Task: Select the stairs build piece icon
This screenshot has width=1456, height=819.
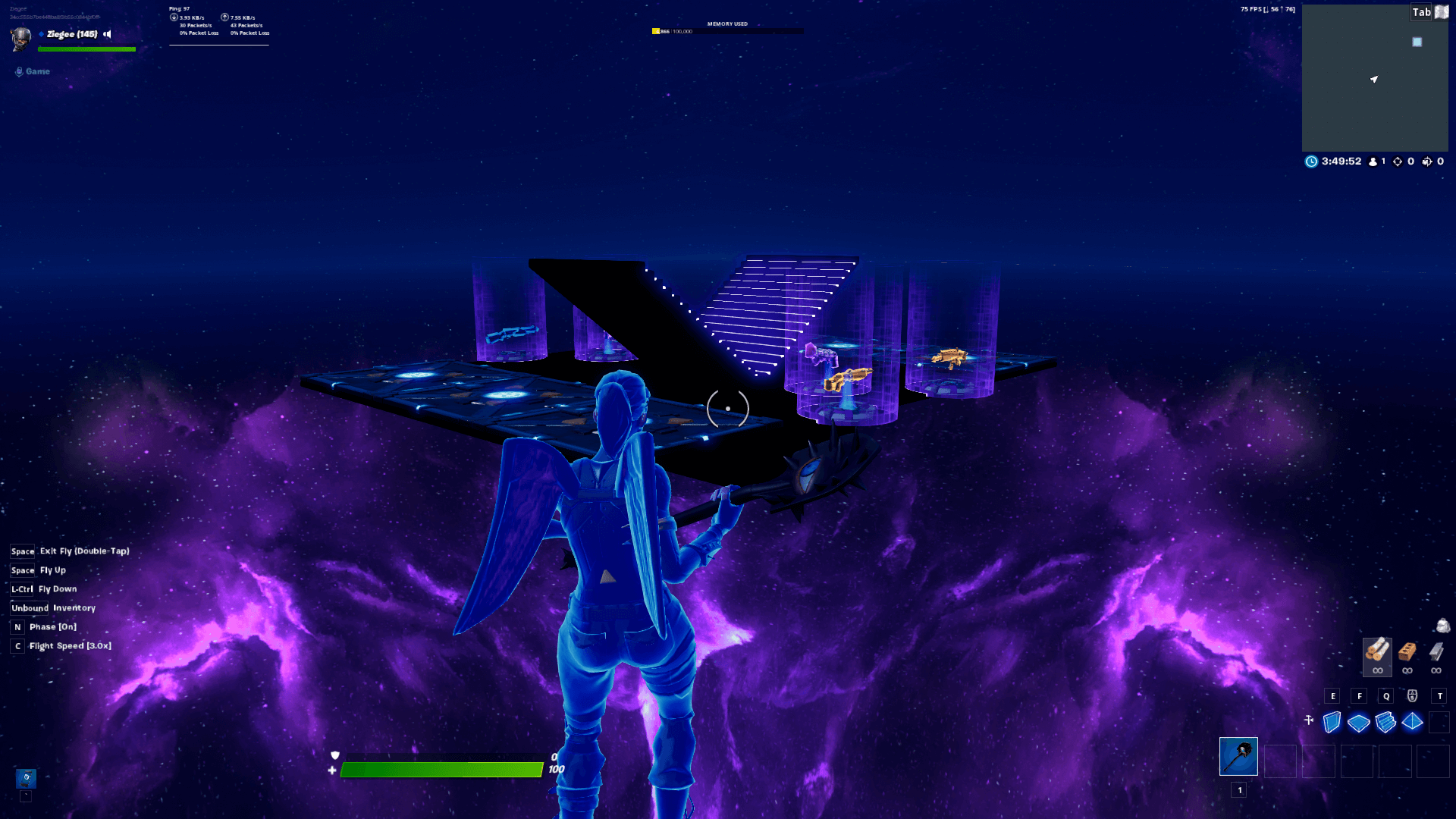Action: coord(1385,723)
